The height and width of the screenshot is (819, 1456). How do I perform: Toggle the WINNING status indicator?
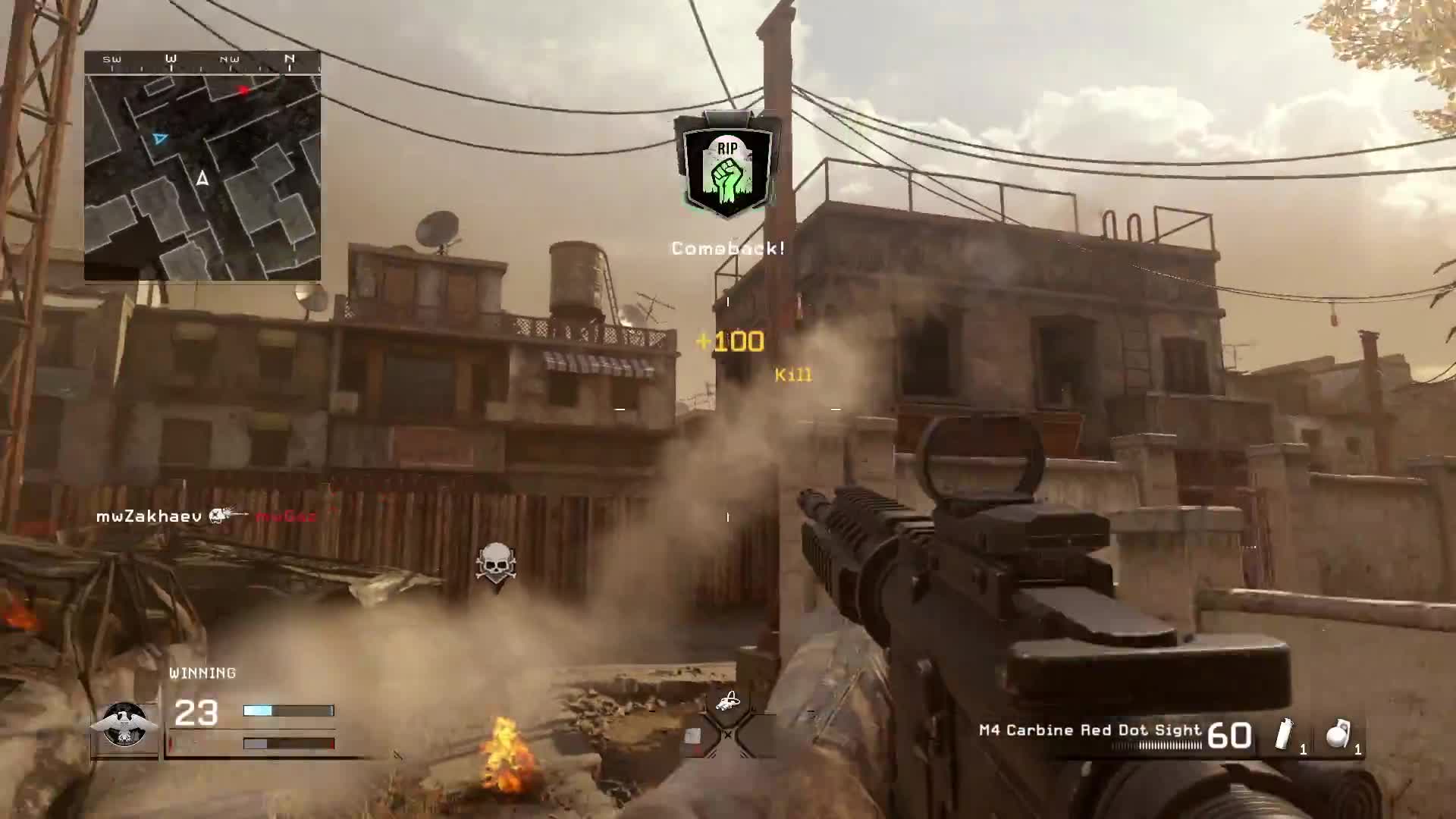click(202, 672)
